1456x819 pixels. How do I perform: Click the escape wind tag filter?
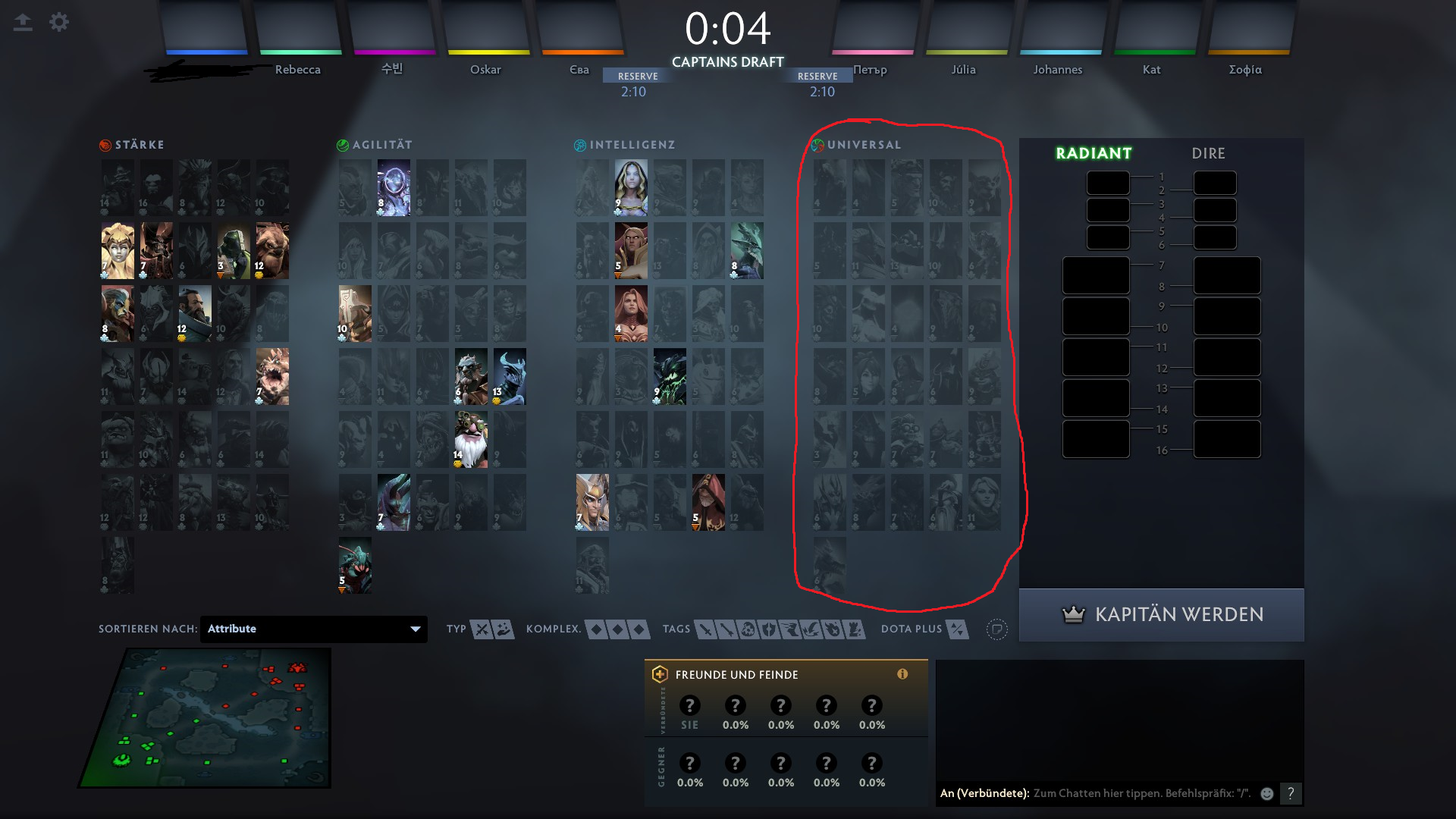(789, 629)
